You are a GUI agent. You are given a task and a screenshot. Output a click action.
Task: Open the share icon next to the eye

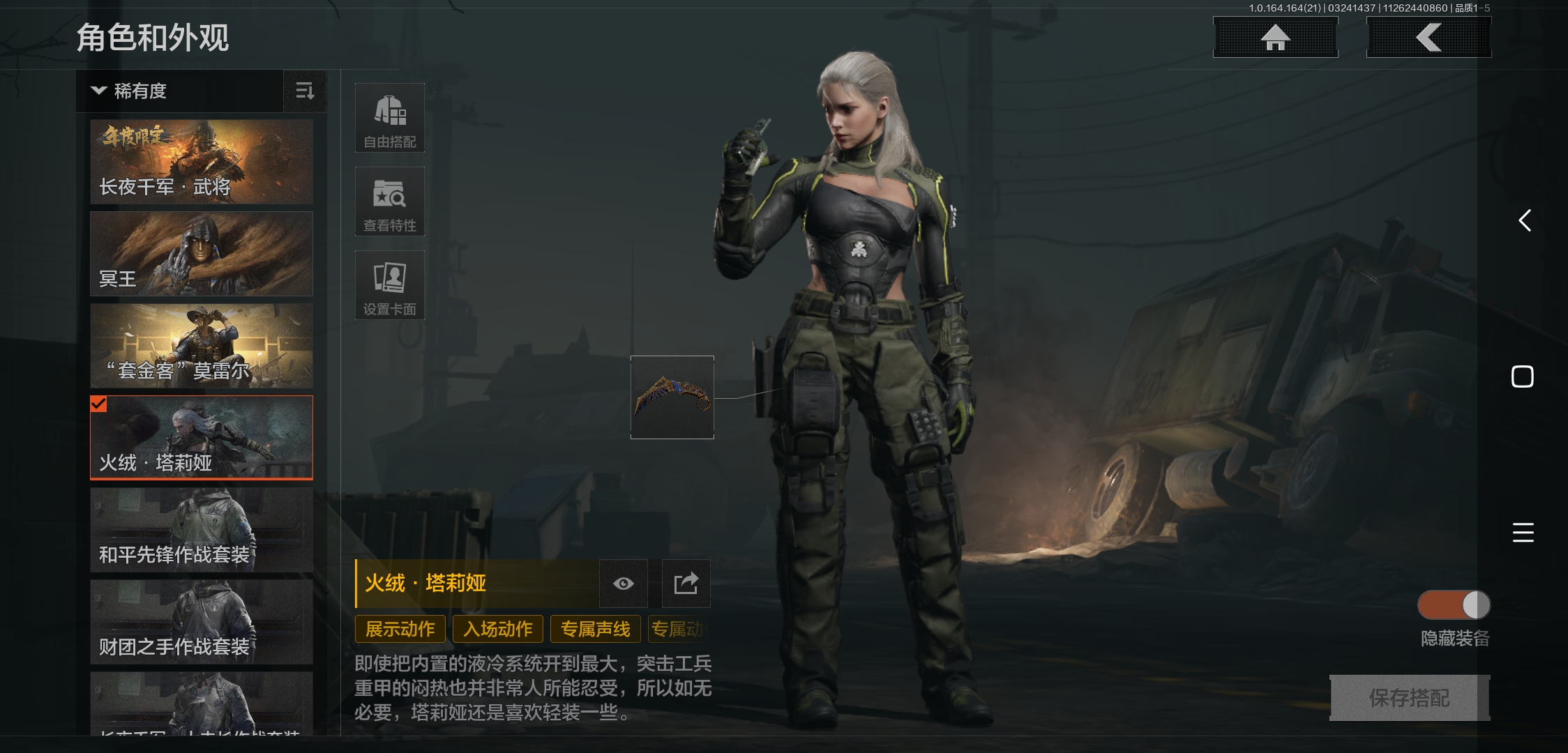click(x=685, y=584)
